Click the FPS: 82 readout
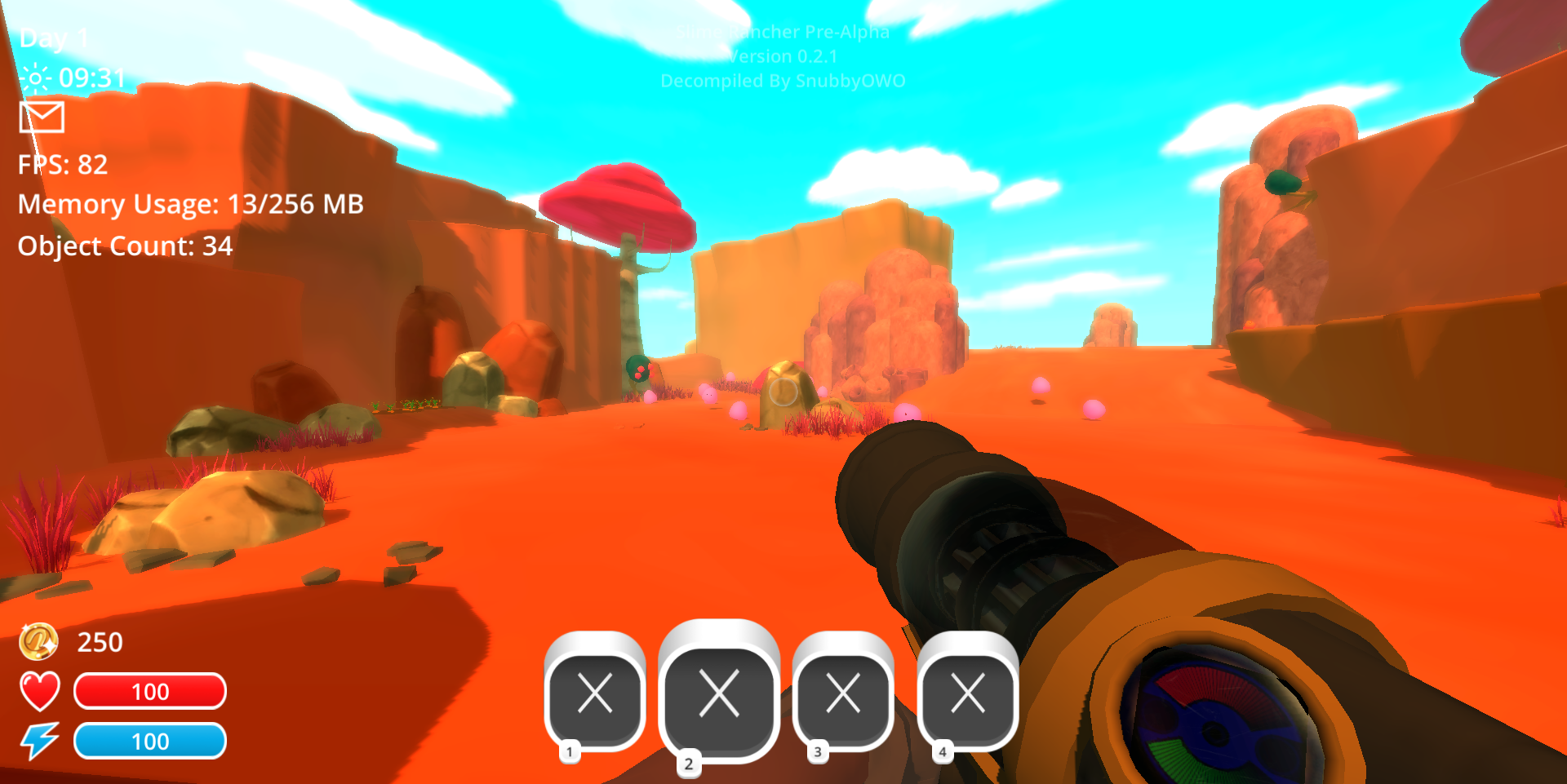This screenshot has height=784, width=1567. tap(61, 166)
